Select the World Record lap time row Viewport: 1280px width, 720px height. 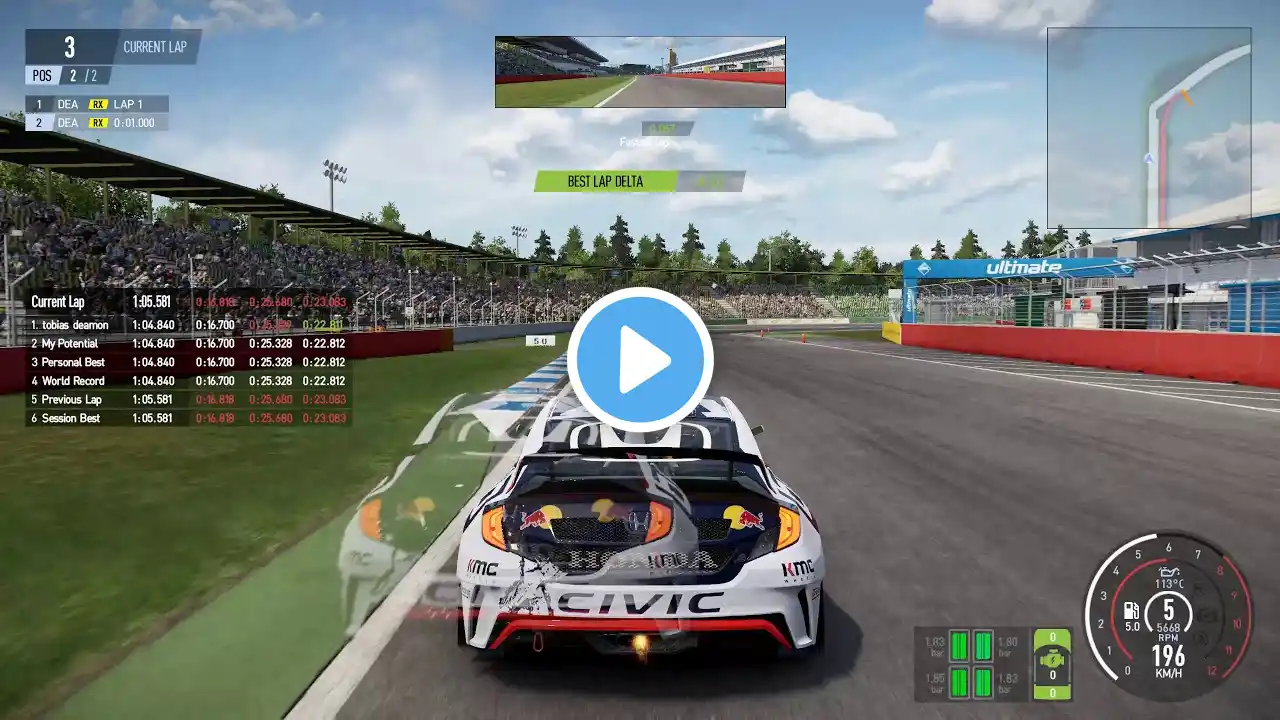pos(188,381)
